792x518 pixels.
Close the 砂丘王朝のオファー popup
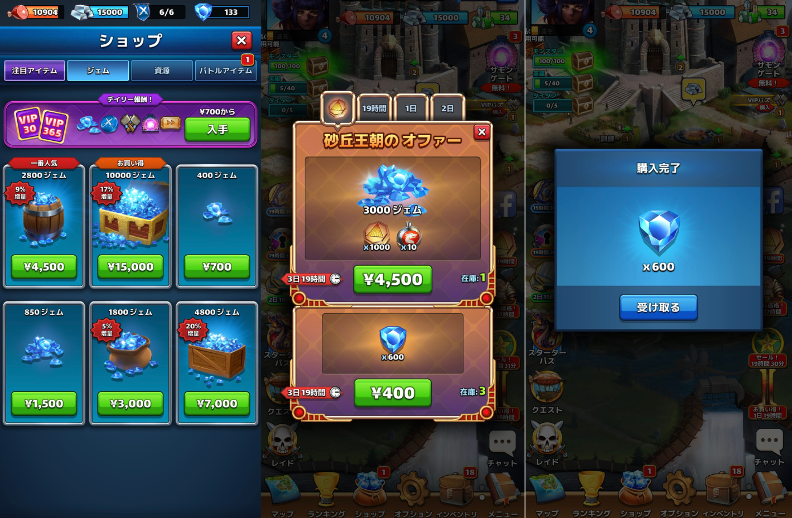[481, 132]
